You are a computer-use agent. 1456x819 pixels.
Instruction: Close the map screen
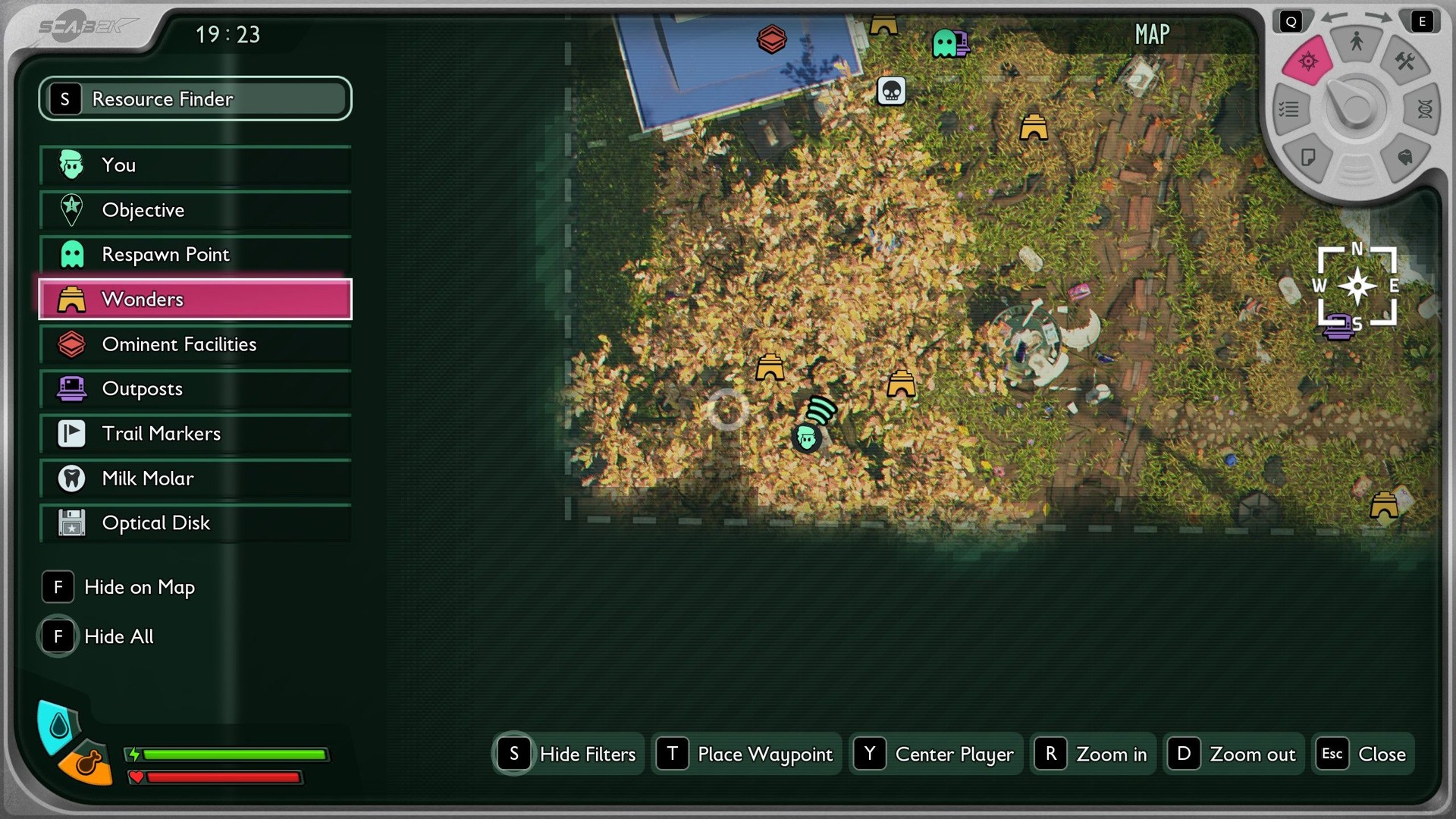pyautogui.click(x=1363, y=754)
